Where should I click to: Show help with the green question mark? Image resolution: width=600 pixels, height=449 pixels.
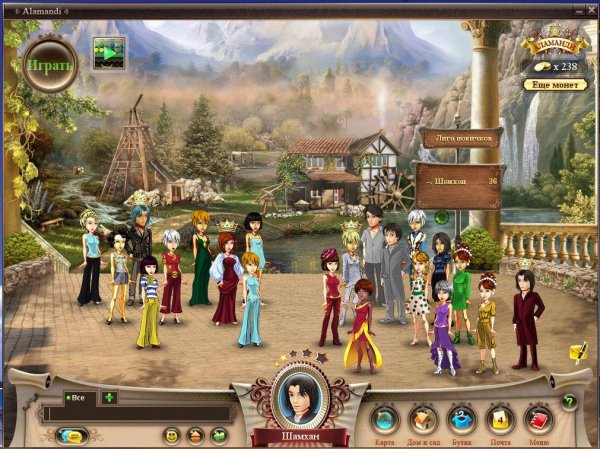569,402
